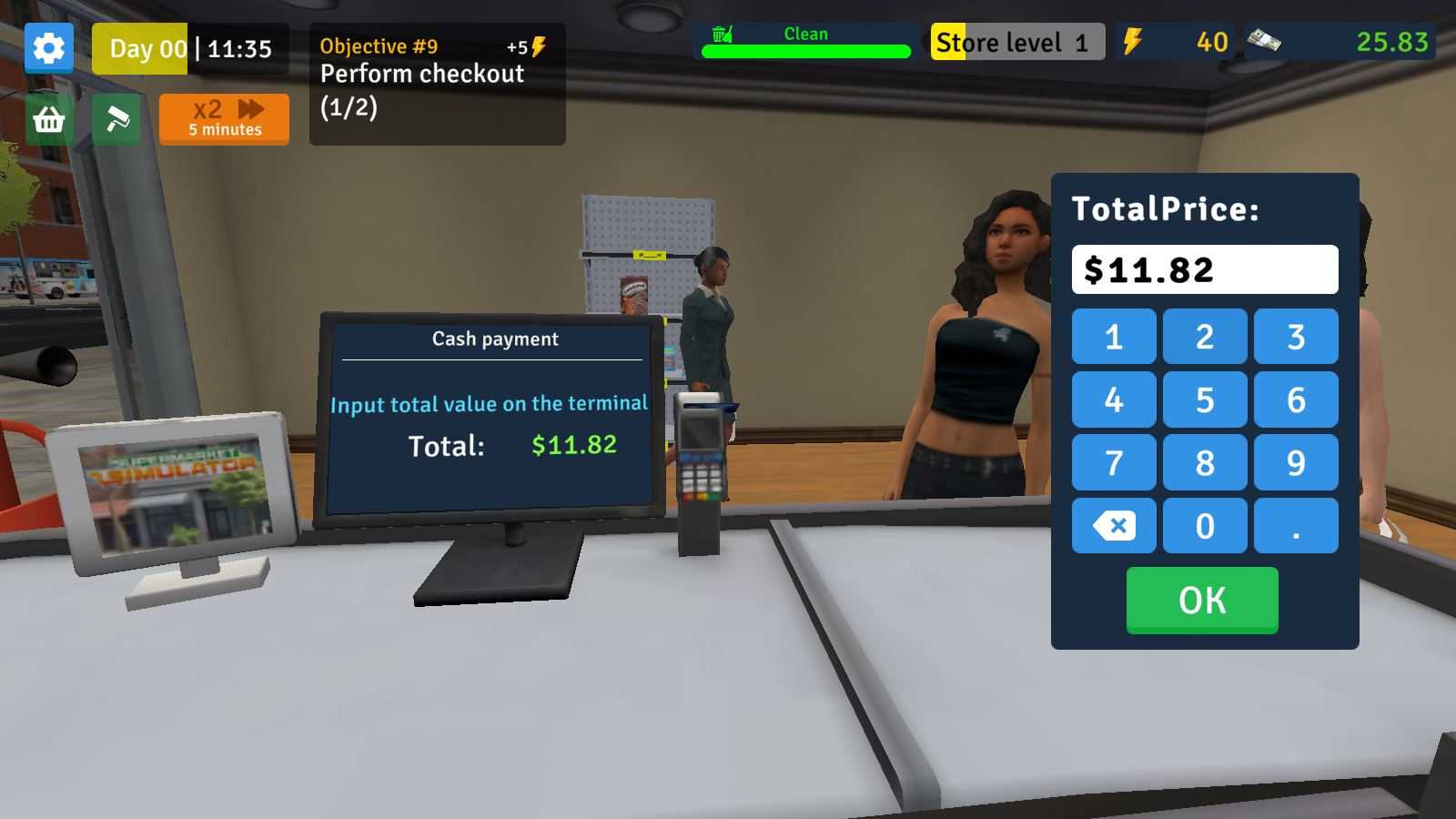Tap digit 1 on the keypad

pos(1114,337)
